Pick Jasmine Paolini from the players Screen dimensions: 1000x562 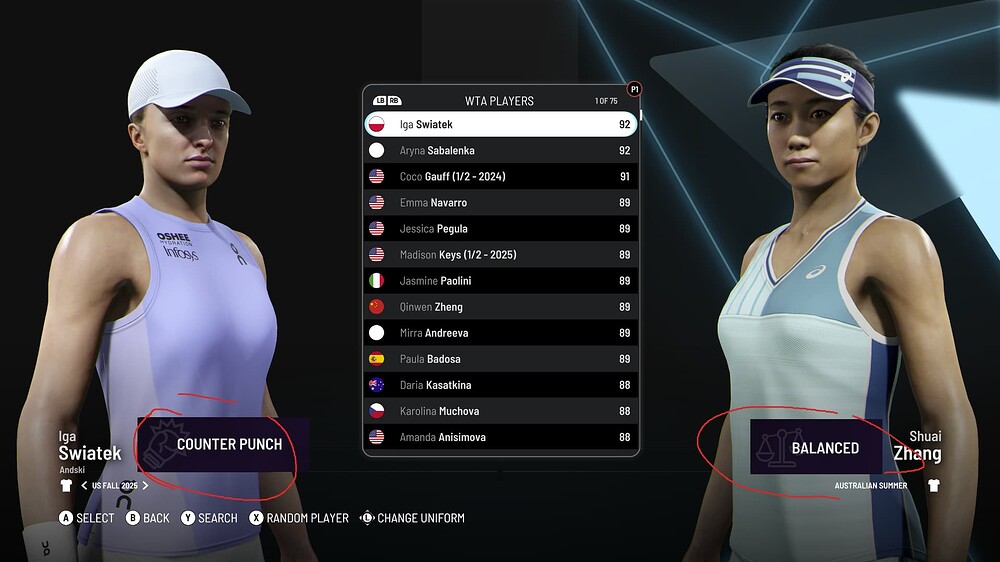point(500,281)
